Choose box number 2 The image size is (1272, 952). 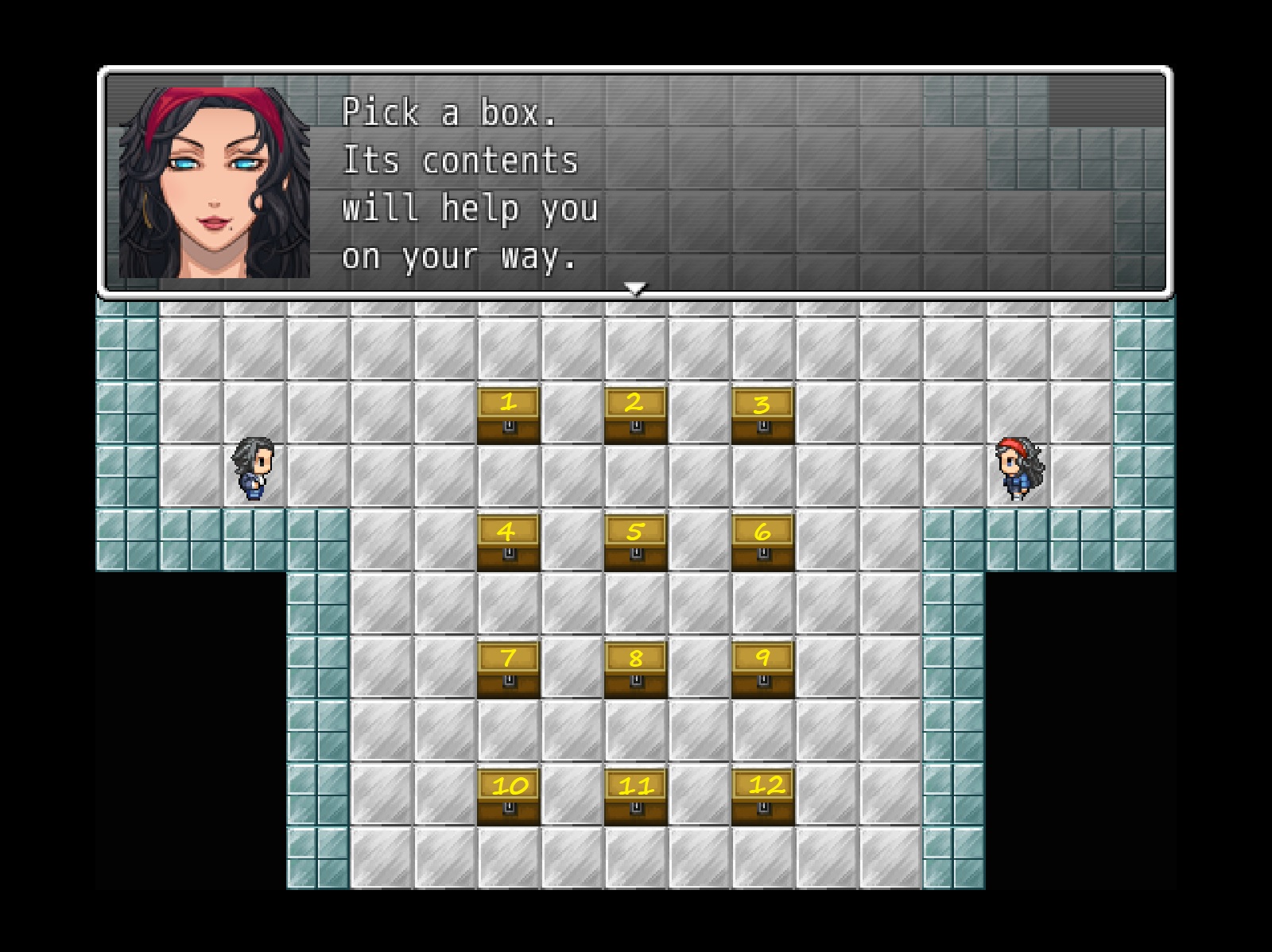(x=635, y=414)
